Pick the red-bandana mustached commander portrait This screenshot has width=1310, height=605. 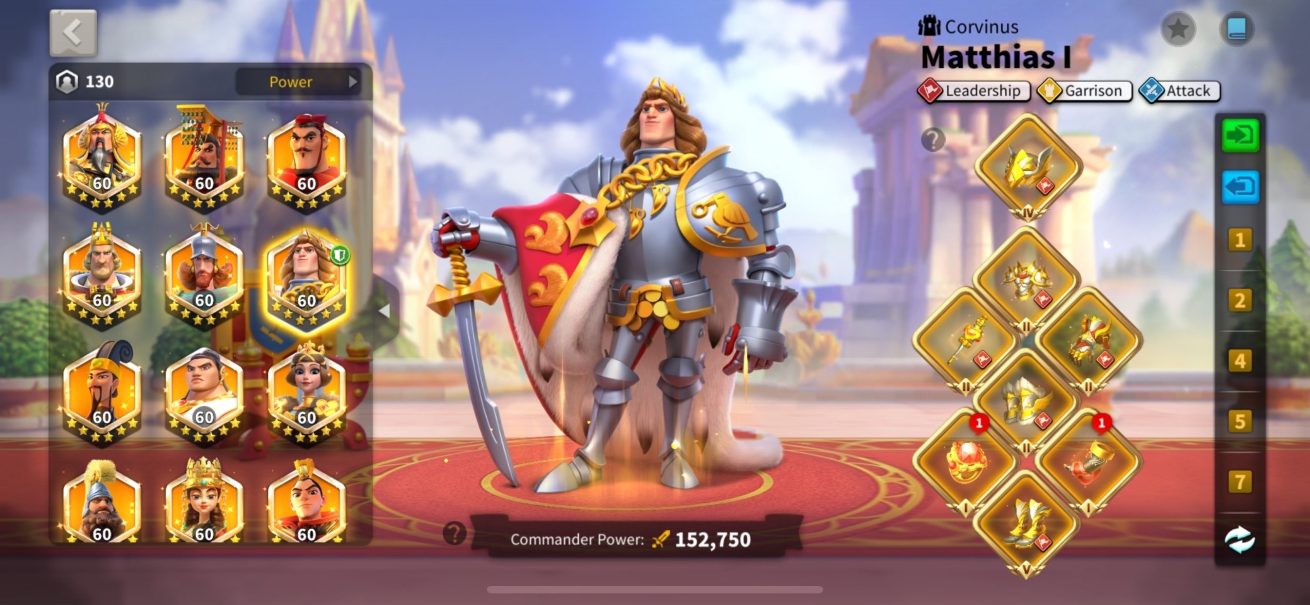click(306, 156)
